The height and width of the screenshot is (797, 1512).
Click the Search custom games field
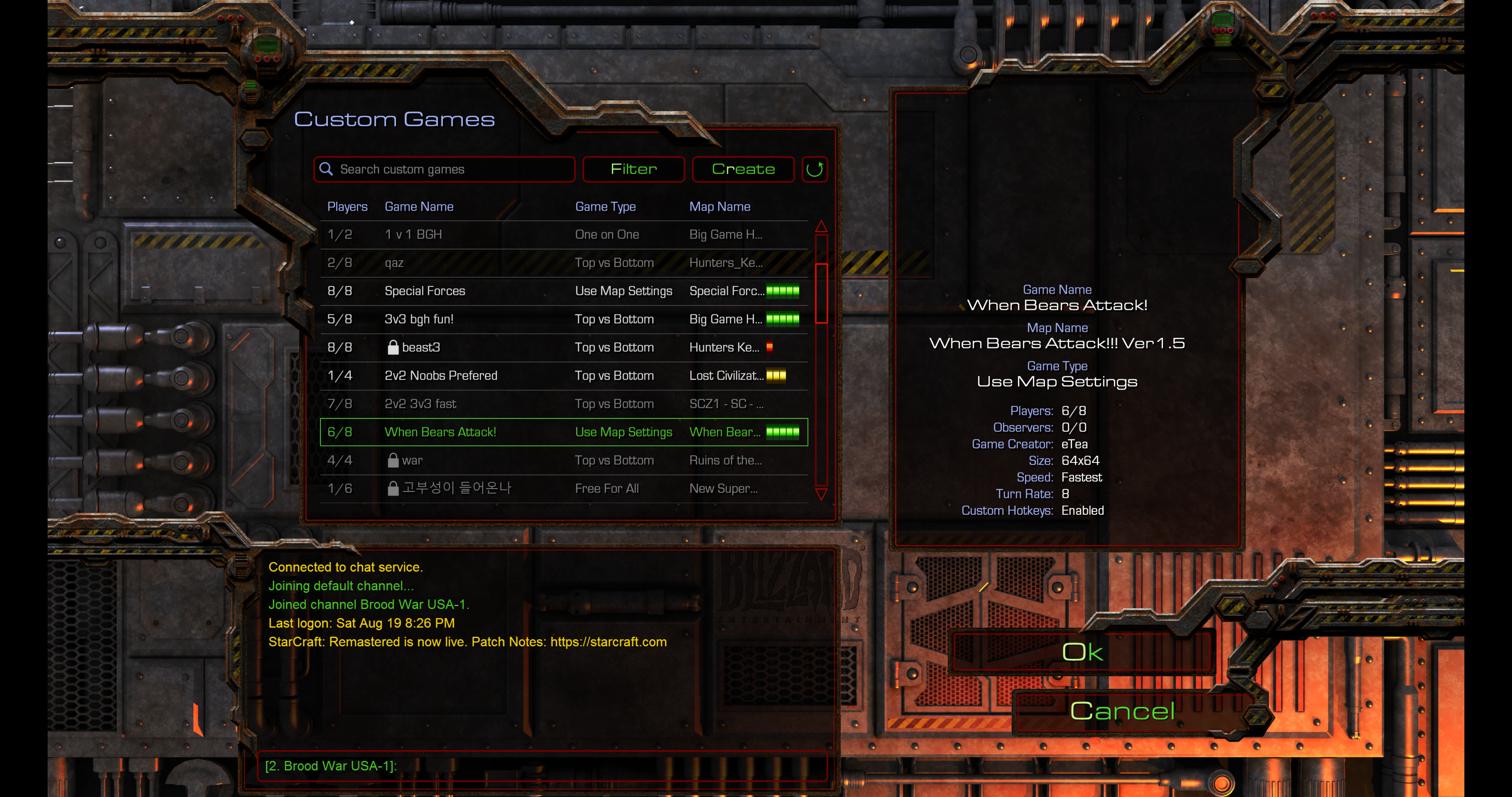click(446, 170)
